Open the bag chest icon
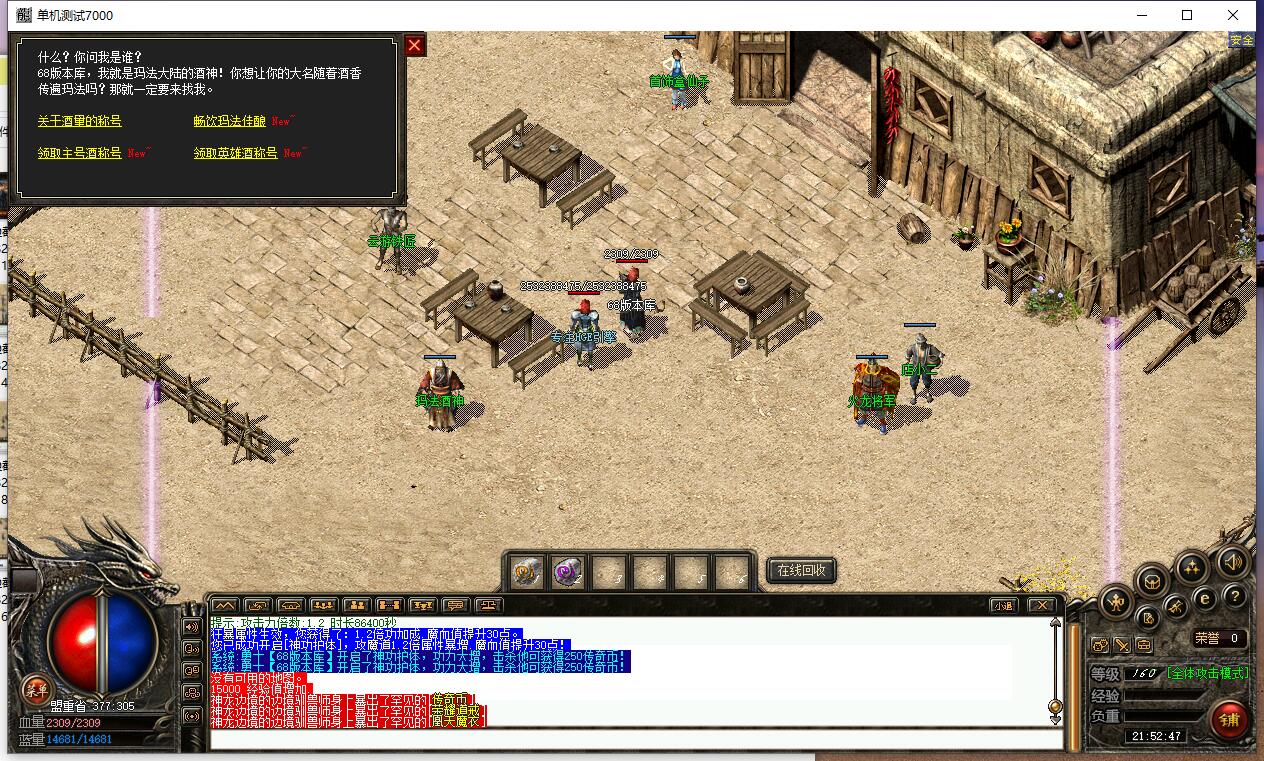The height and width of the screenshot is (761, 1264). coord(1153,580)
